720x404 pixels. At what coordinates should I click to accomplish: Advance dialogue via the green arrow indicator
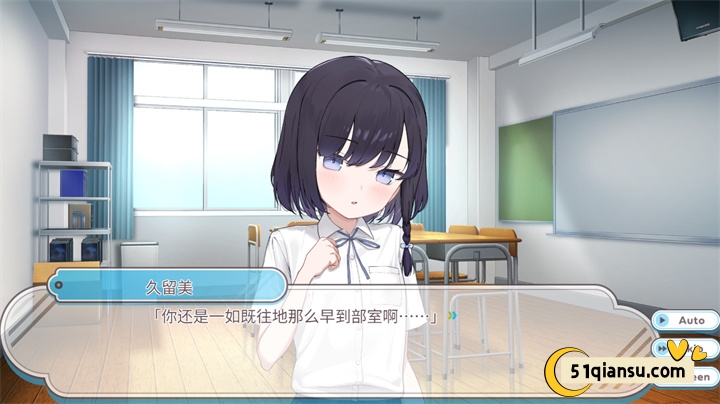(452, 317)
